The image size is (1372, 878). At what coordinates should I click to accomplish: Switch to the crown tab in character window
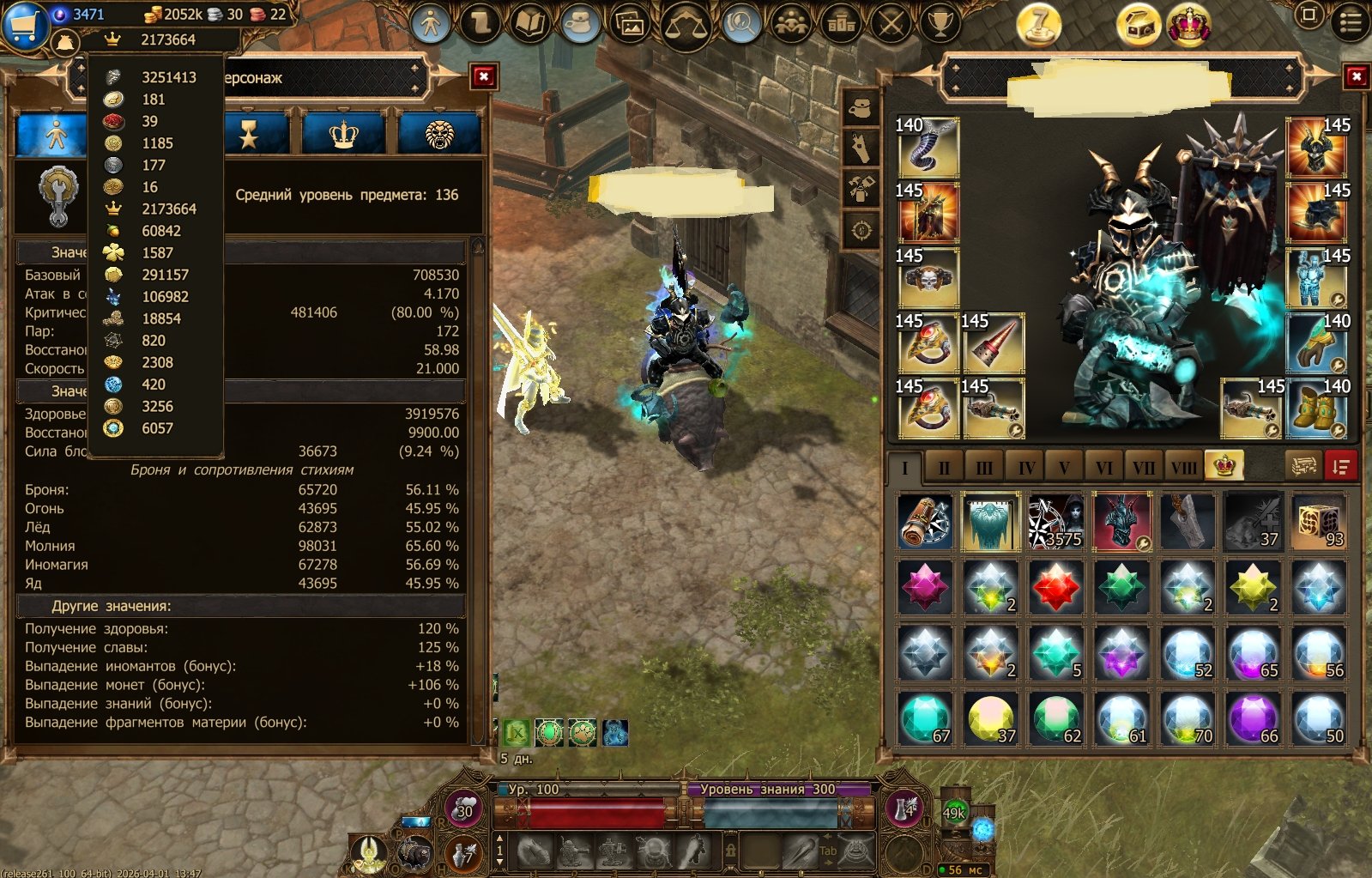pos(343,135)
